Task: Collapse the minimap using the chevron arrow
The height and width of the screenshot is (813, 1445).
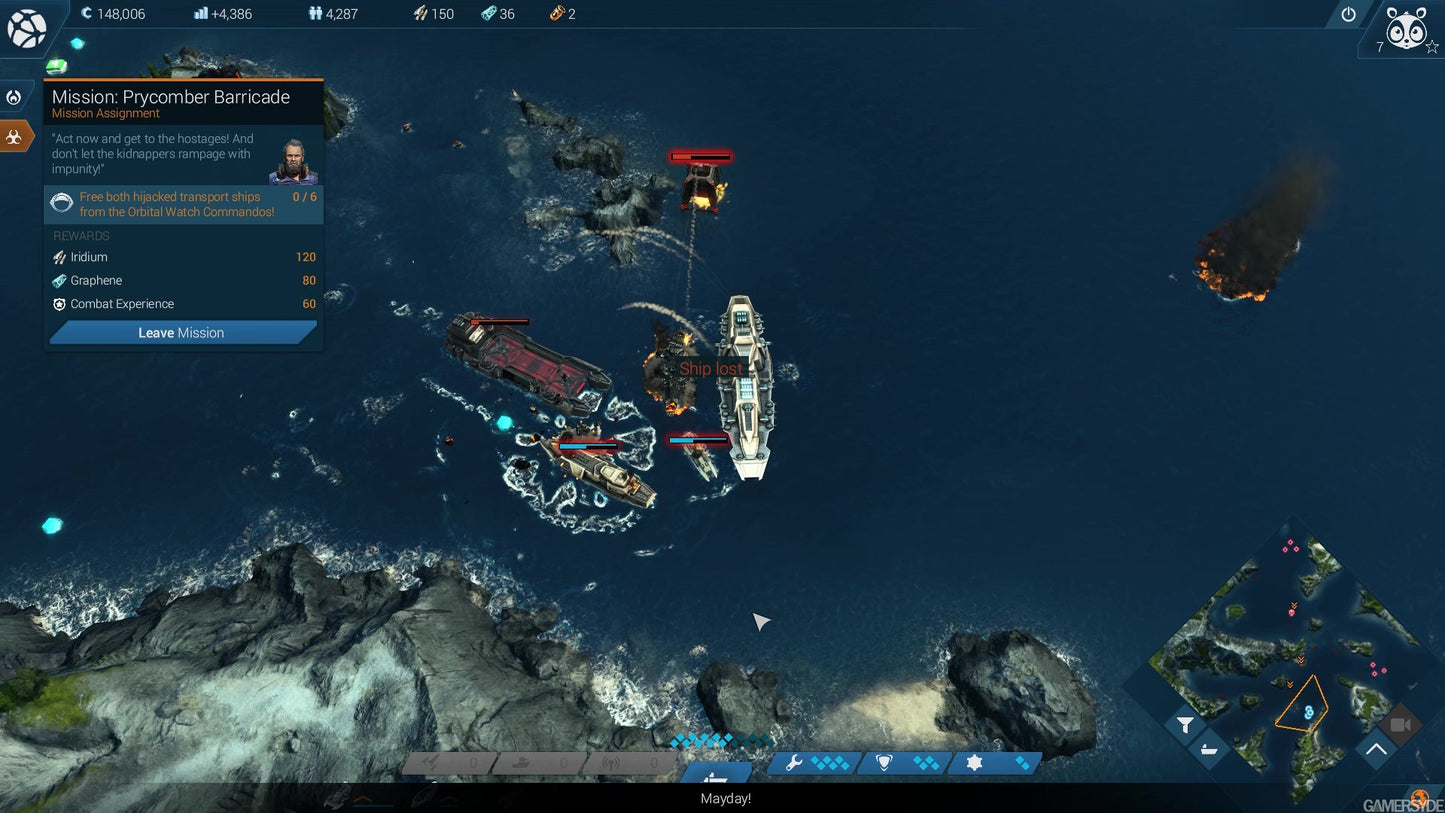Action: pos(1376,747)
